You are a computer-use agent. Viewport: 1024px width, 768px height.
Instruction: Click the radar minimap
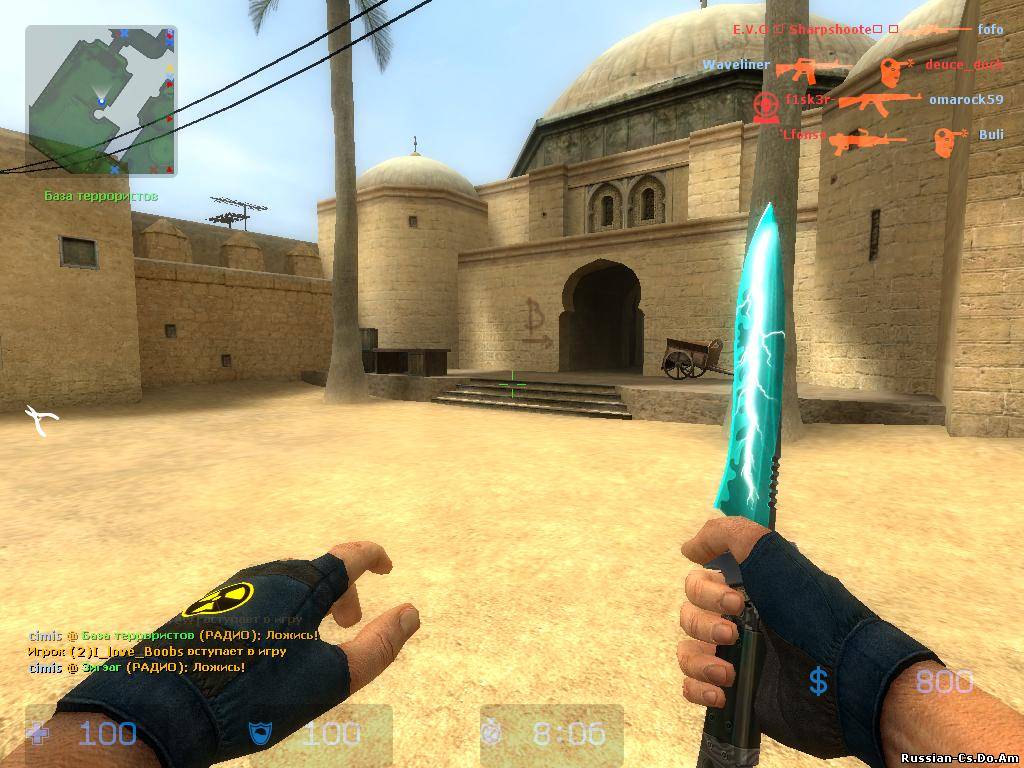(101, 101)
